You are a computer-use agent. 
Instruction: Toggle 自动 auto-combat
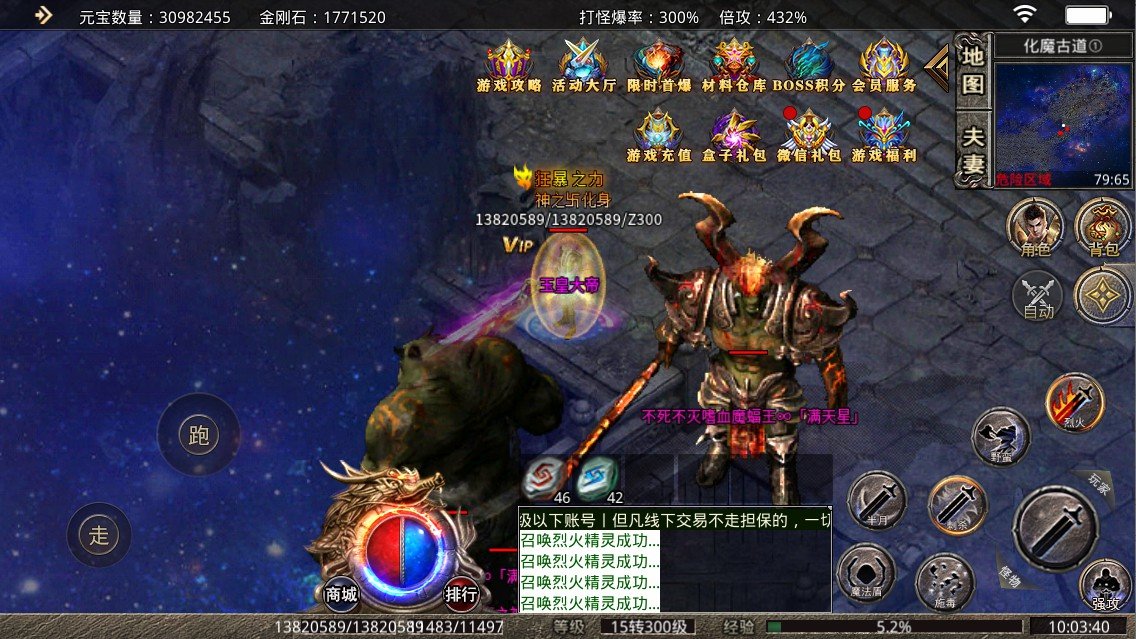1039,297
